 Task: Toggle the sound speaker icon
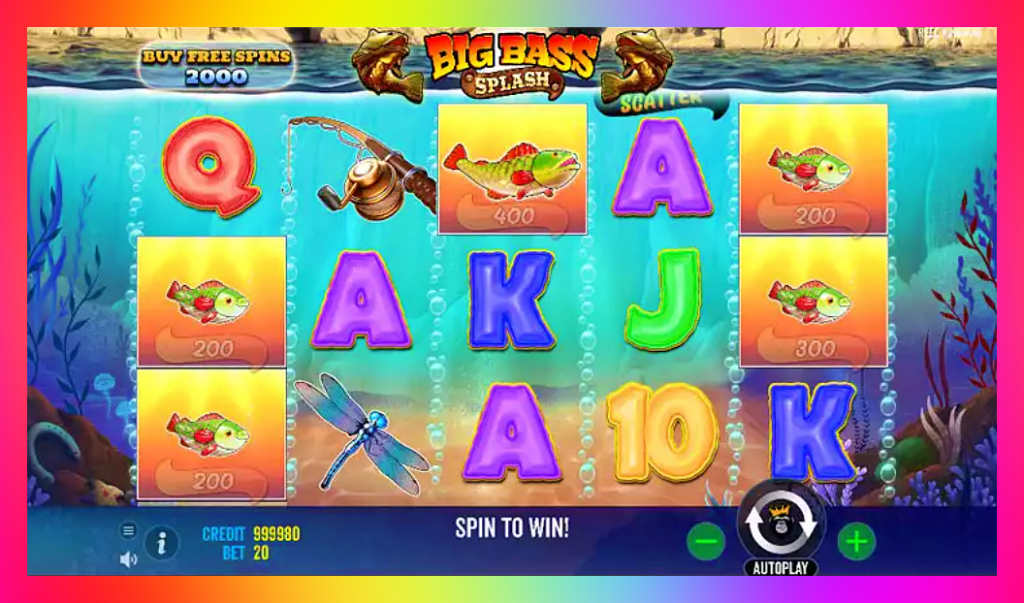pos(128,559)
